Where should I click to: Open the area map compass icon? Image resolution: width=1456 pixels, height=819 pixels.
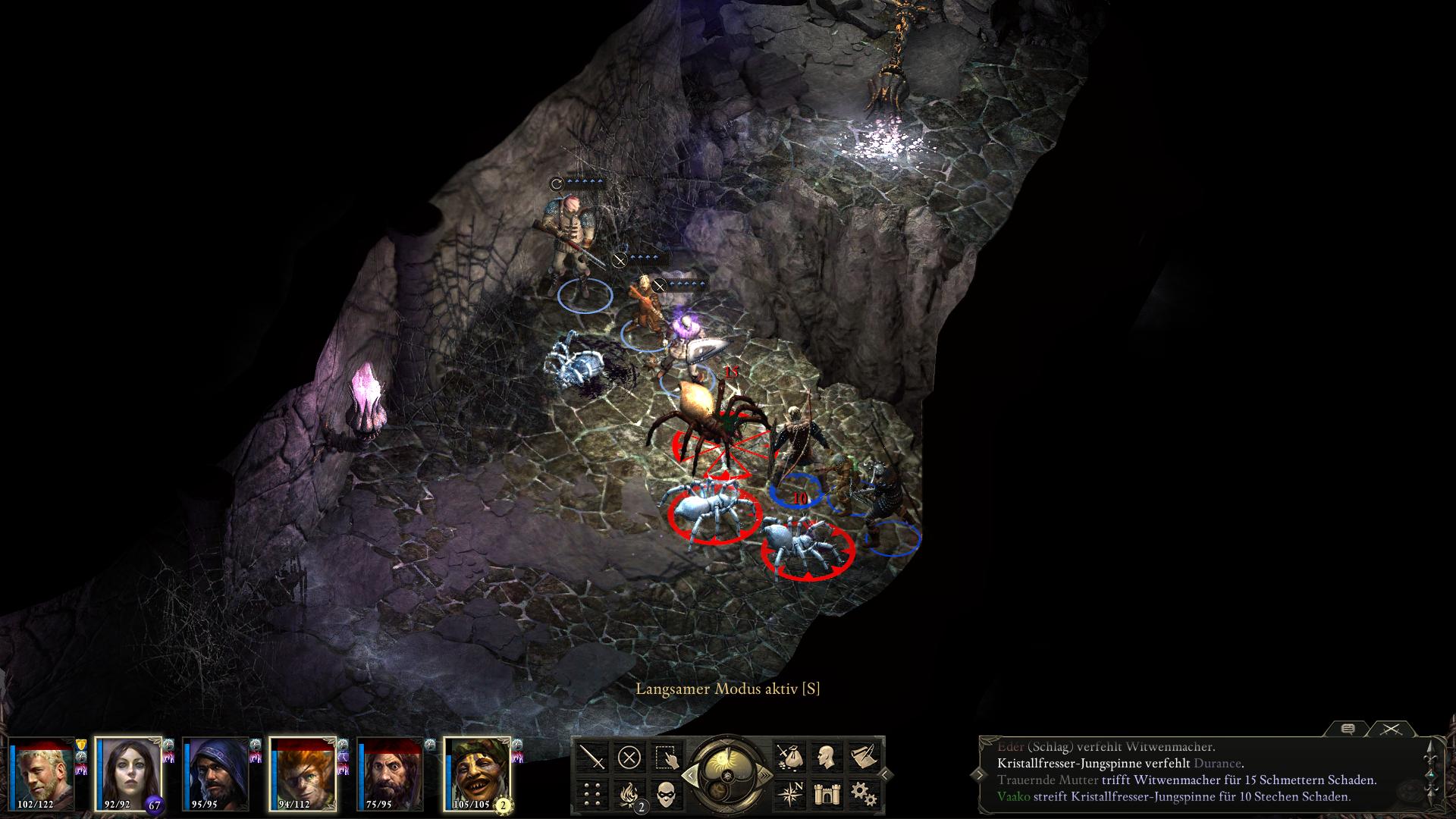pyautogui.click(x=791, y=794)
